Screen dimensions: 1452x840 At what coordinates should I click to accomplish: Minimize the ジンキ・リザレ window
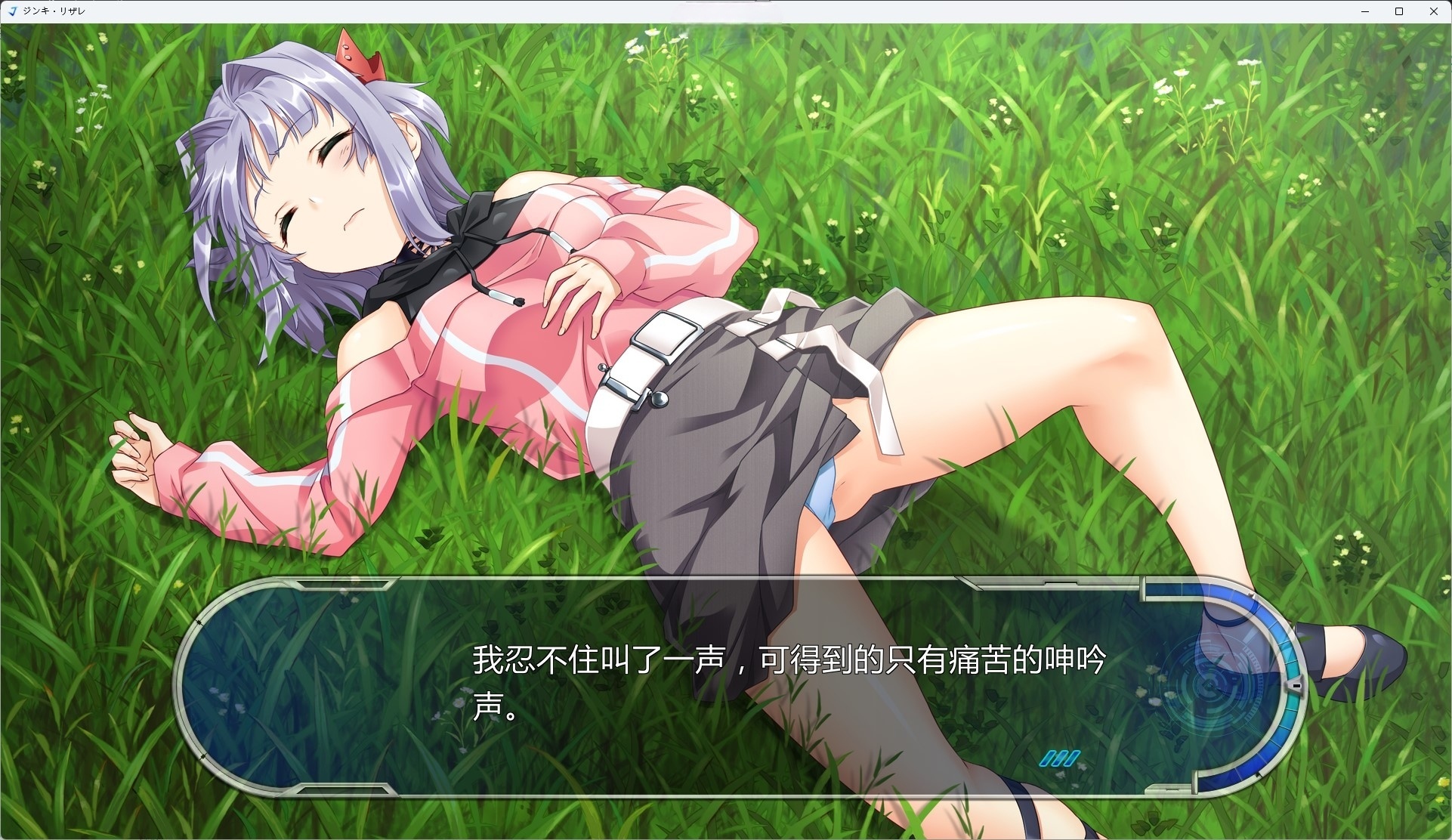(x=1364, y=11)
